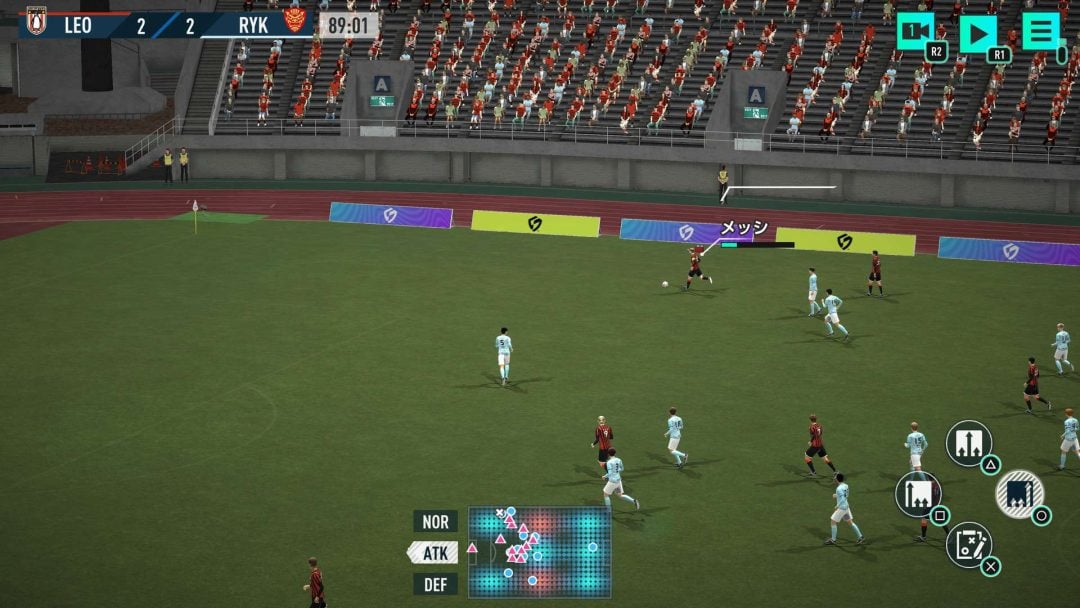Switch to the ATK tactic mode

(434, 552)
